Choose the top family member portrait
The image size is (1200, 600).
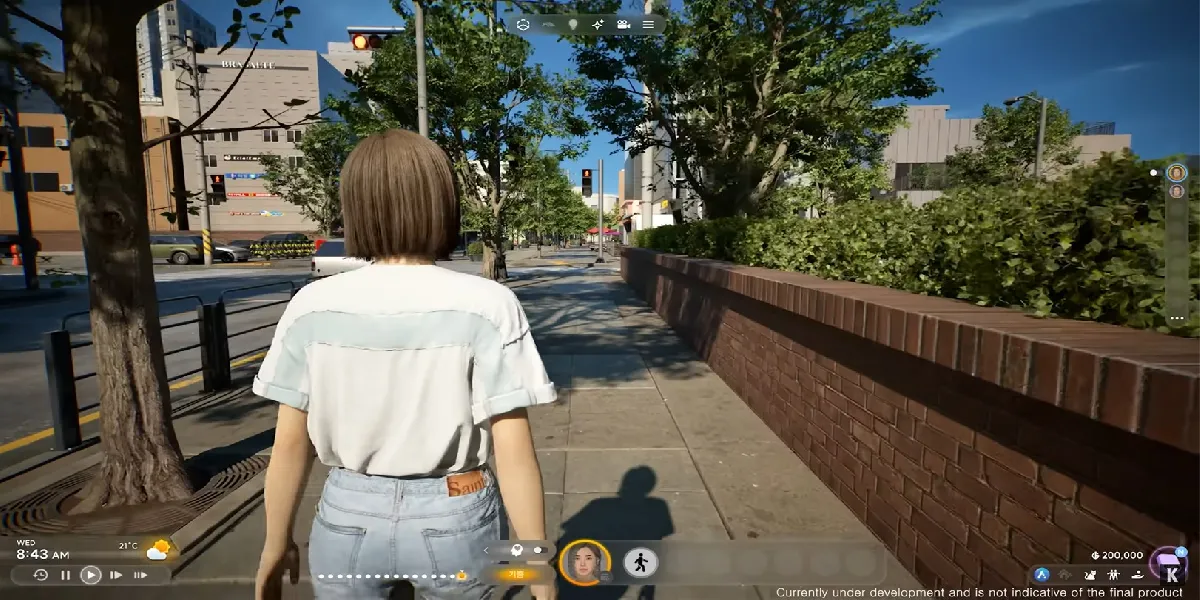point(1176,172)
